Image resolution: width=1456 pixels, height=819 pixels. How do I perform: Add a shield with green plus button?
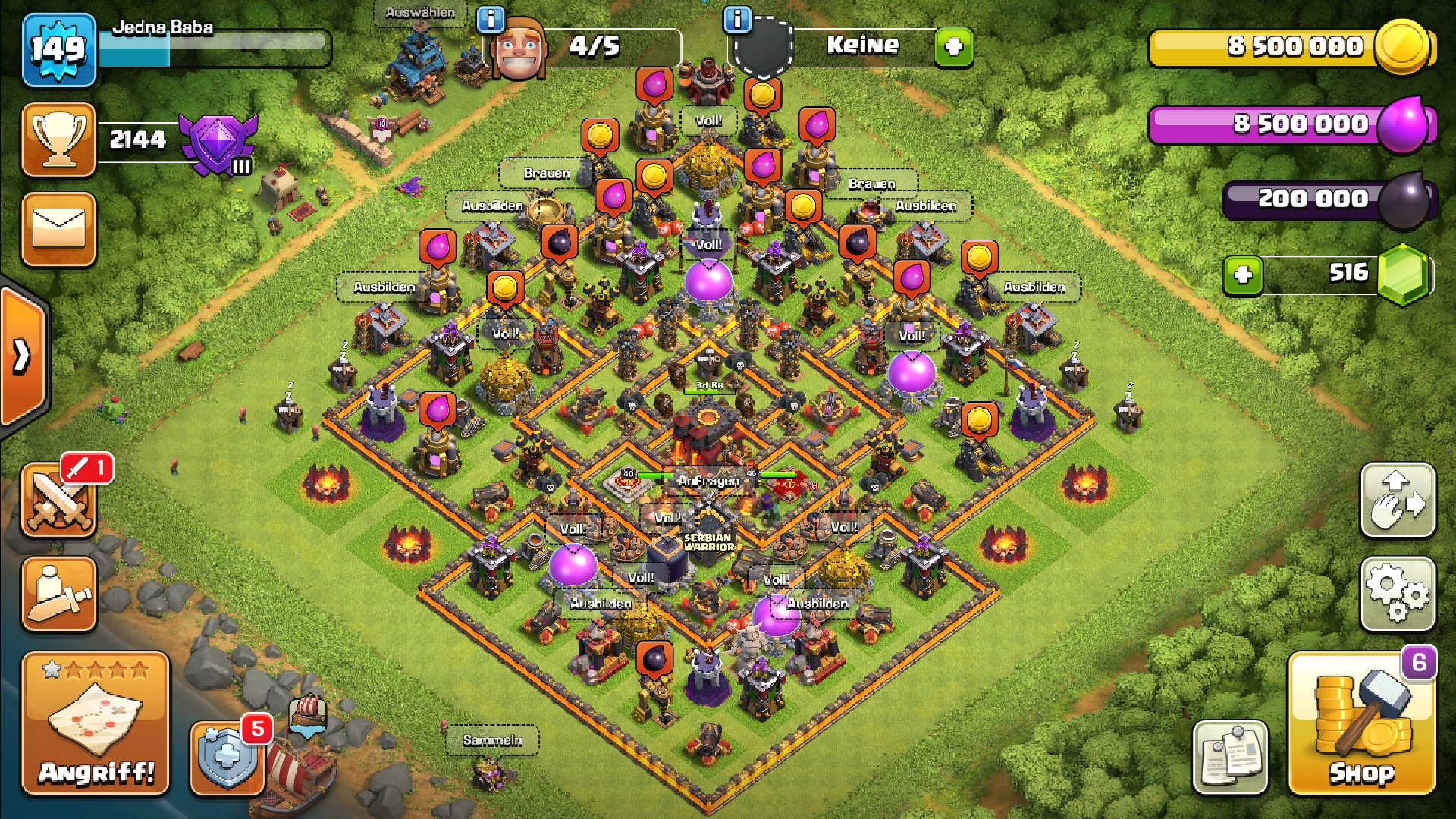[953, 47]
